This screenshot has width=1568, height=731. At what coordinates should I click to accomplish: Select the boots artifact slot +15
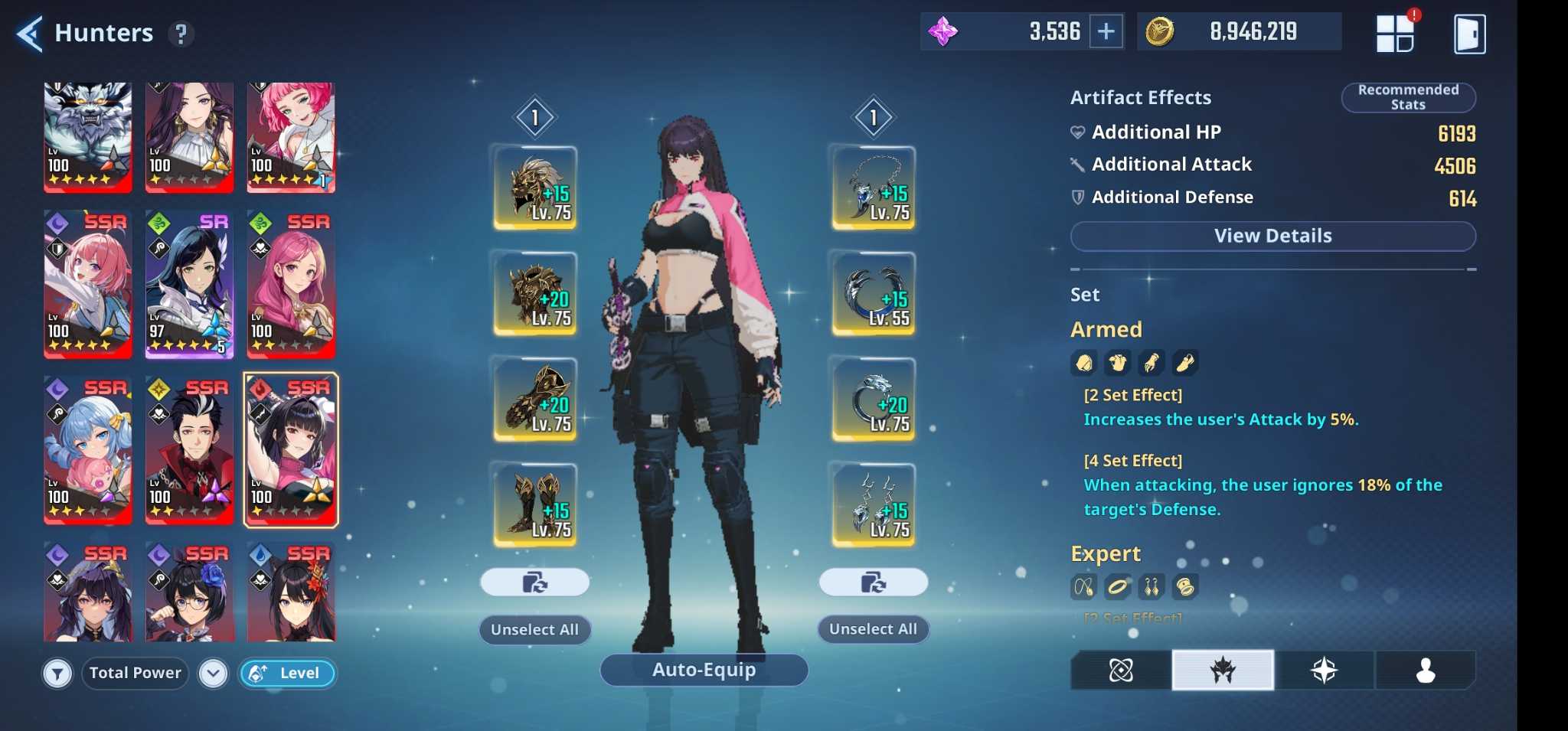point(535,504)
